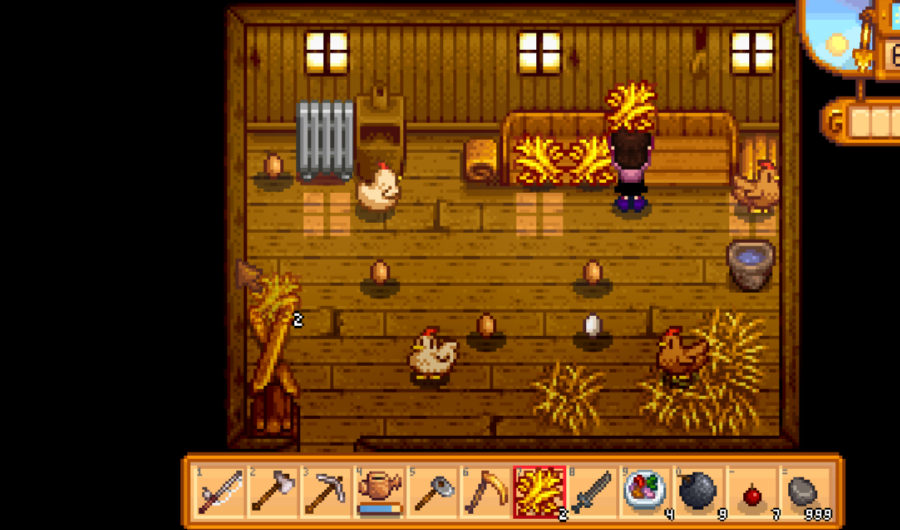
Task: Select the fishing rod in the hotbar
Action: [221, 492]
